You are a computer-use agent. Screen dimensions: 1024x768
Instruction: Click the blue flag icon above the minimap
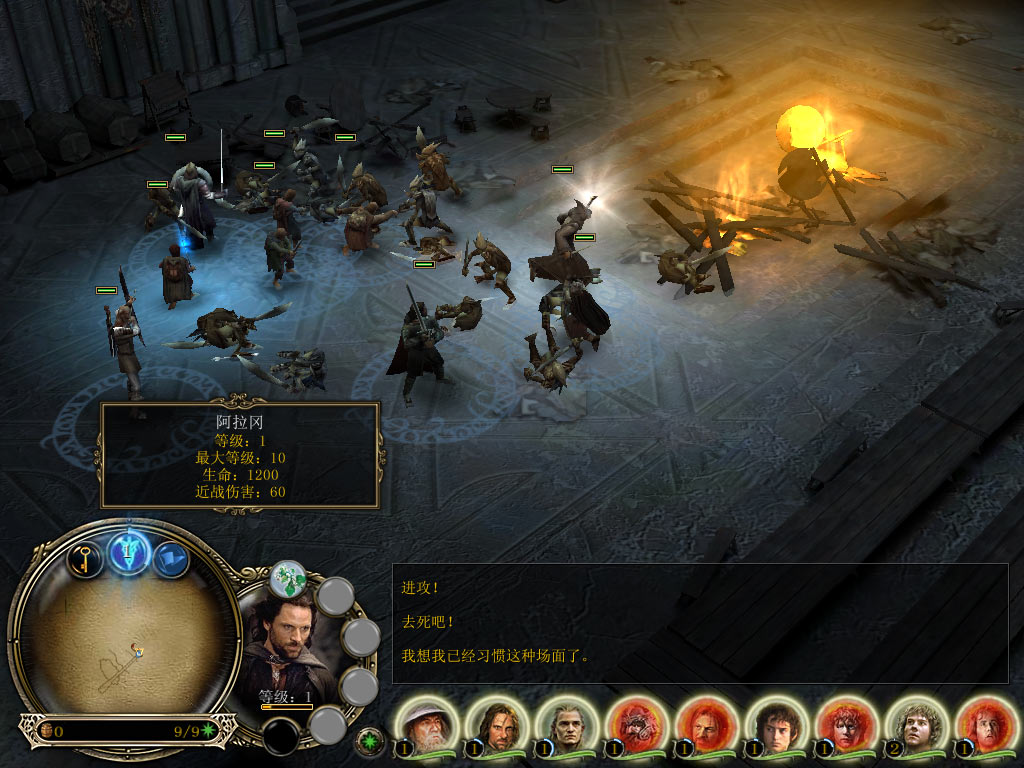[x=171, y=559]
